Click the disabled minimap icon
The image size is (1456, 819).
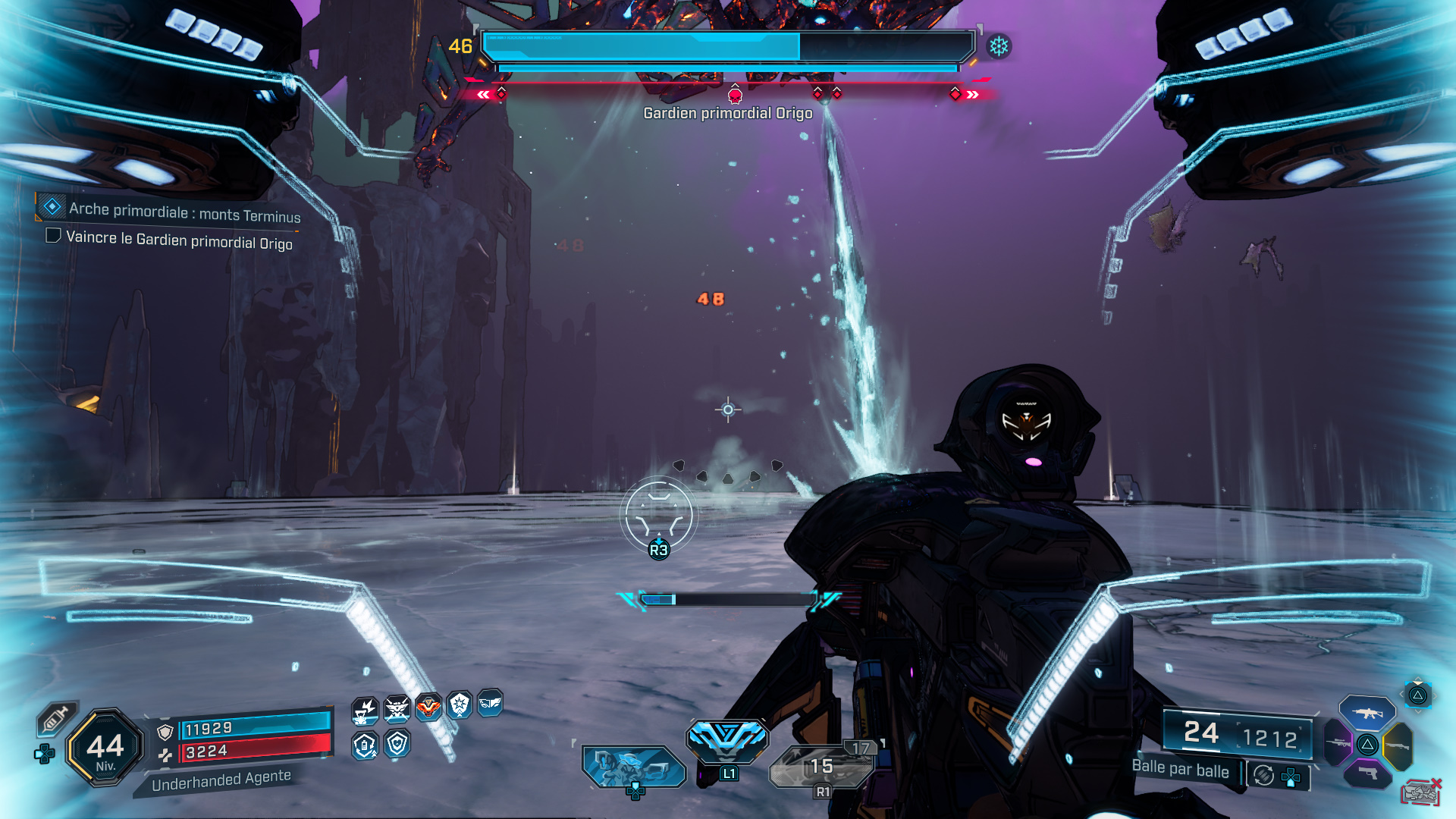(x=1420, y=792)
